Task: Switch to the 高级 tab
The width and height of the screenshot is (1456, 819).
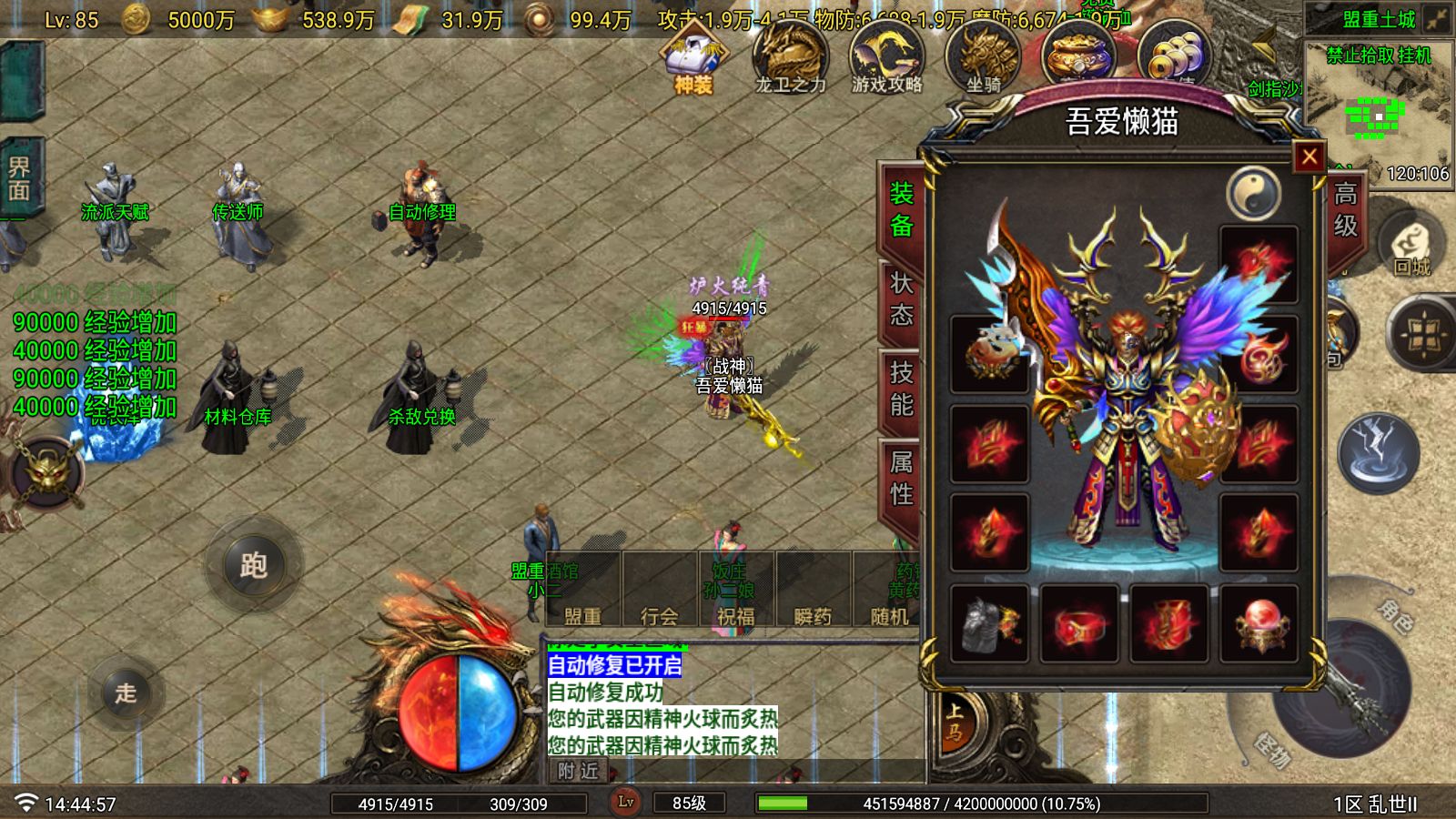Action: pyautogui.click(x=1345, y=209)
